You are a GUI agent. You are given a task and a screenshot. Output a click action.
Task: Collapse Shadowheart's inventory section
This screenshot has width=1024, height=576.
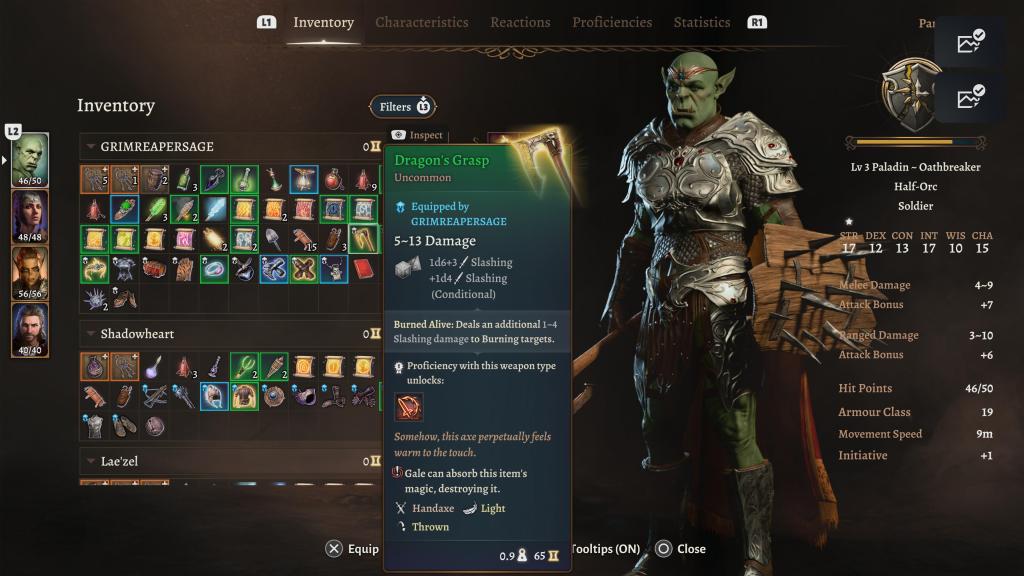[x=91, y=334]
